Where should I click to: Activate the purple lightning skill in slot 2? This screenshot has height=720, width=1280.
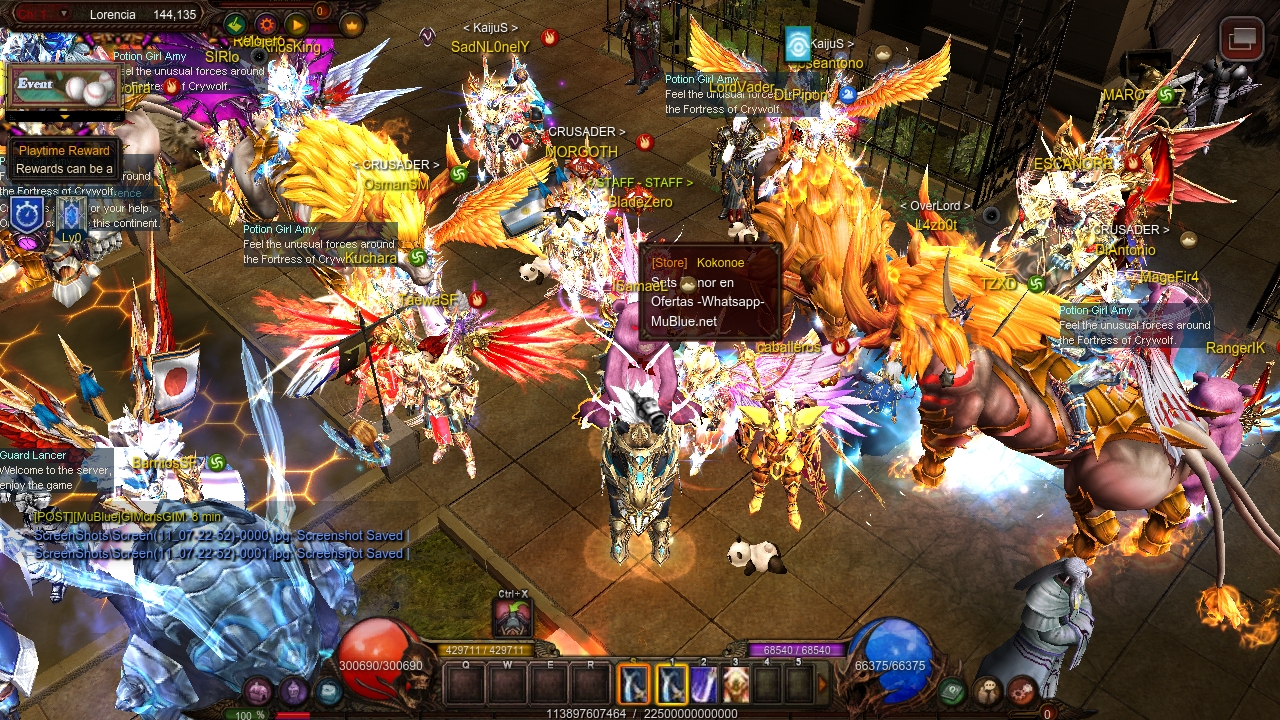[704, 684]
